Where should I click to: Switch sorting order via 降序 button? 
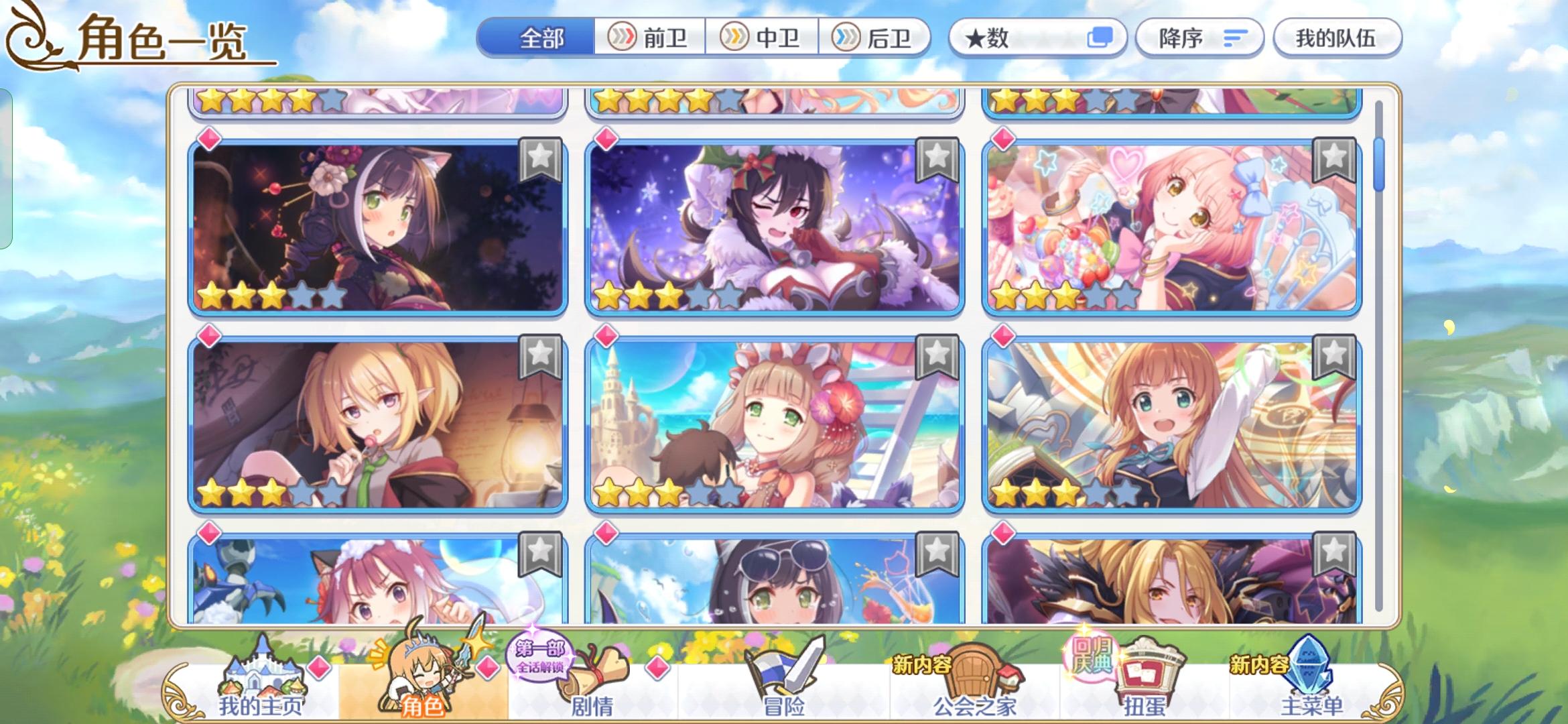tap(1199, 38)
